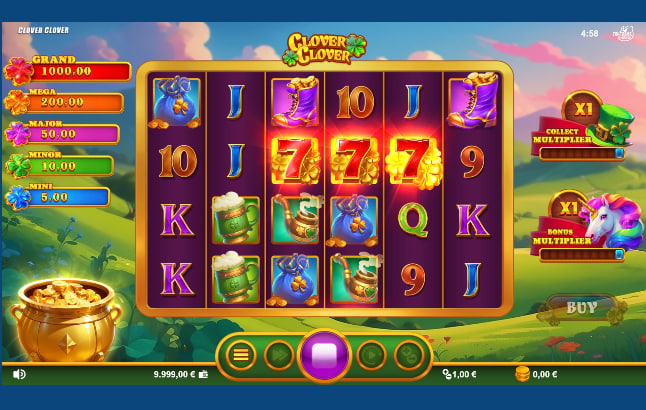Image resolution: width=646 pixels, height=410 pixels.
Task: Click the 1,00 € bet amount
Action: (461, 374)
